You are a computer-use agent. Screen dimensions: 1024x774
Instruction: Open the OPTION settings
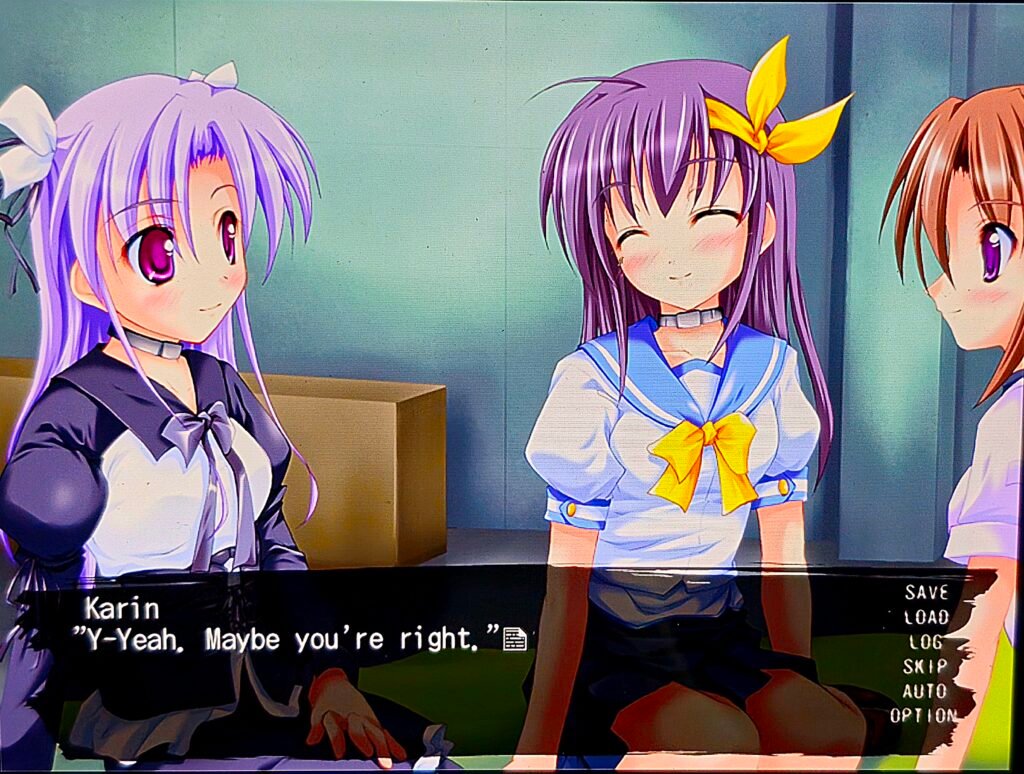tap(923, 716)
